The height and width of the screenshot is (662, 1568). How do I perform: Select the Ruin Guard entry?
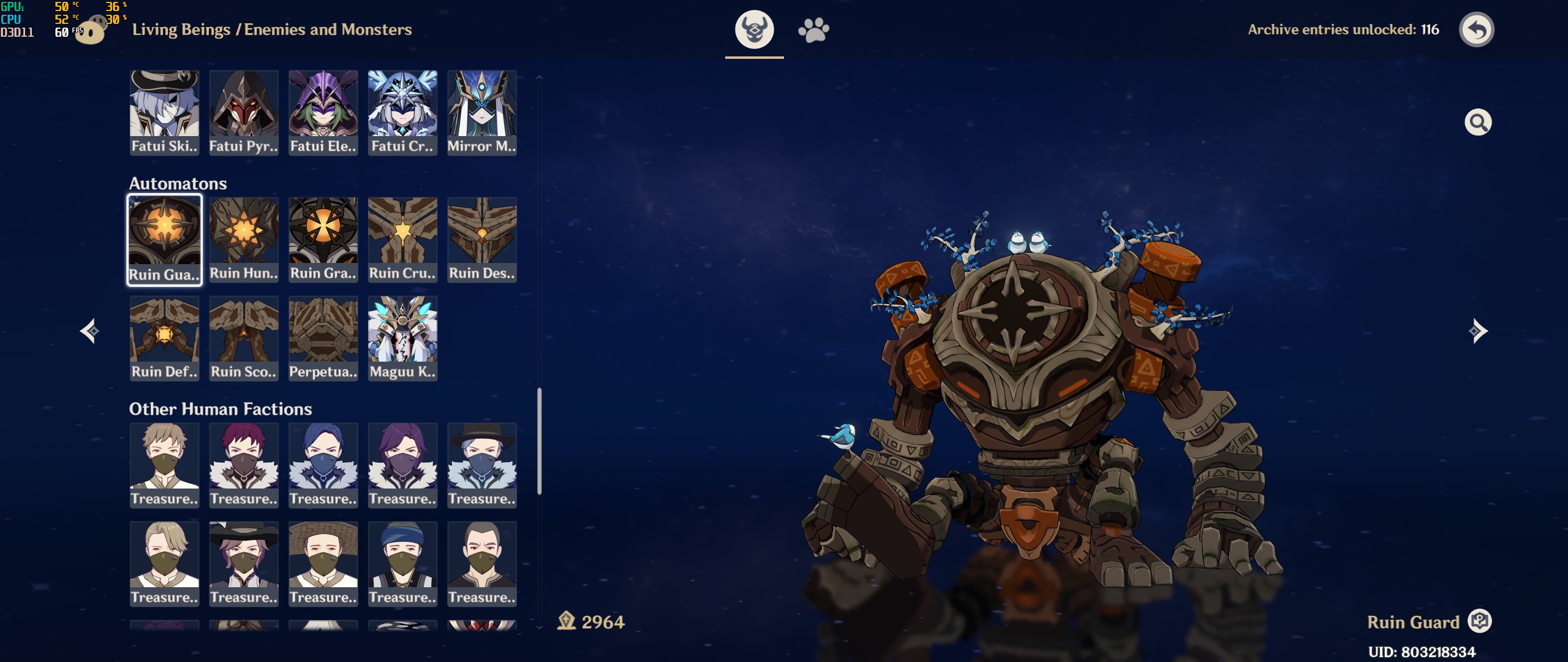pyautogui.click(x=164, y=240)
